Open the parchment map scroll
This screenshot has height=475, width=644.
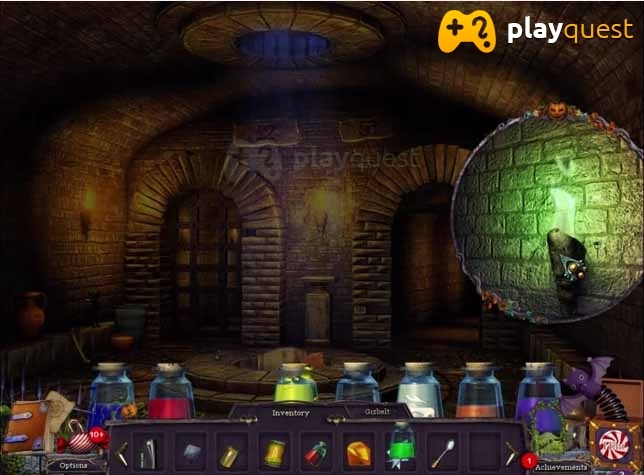pos(58,409)
